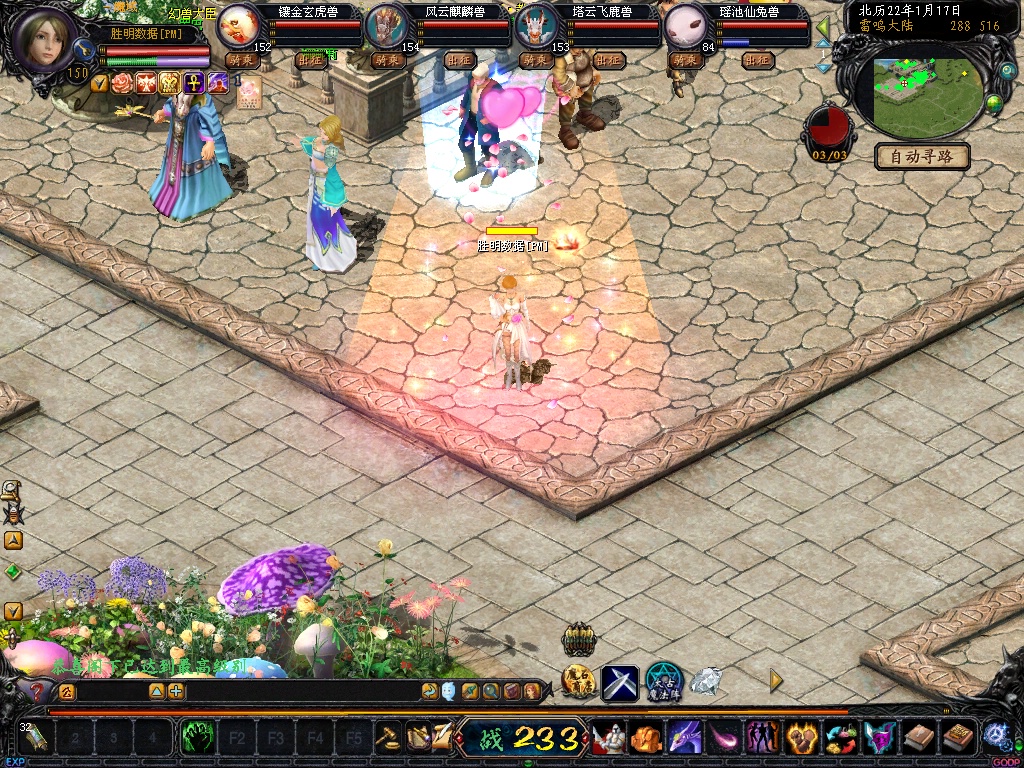Select the golden ankh buff icon
Screen dimensions: 1024x768
(194, 83)
